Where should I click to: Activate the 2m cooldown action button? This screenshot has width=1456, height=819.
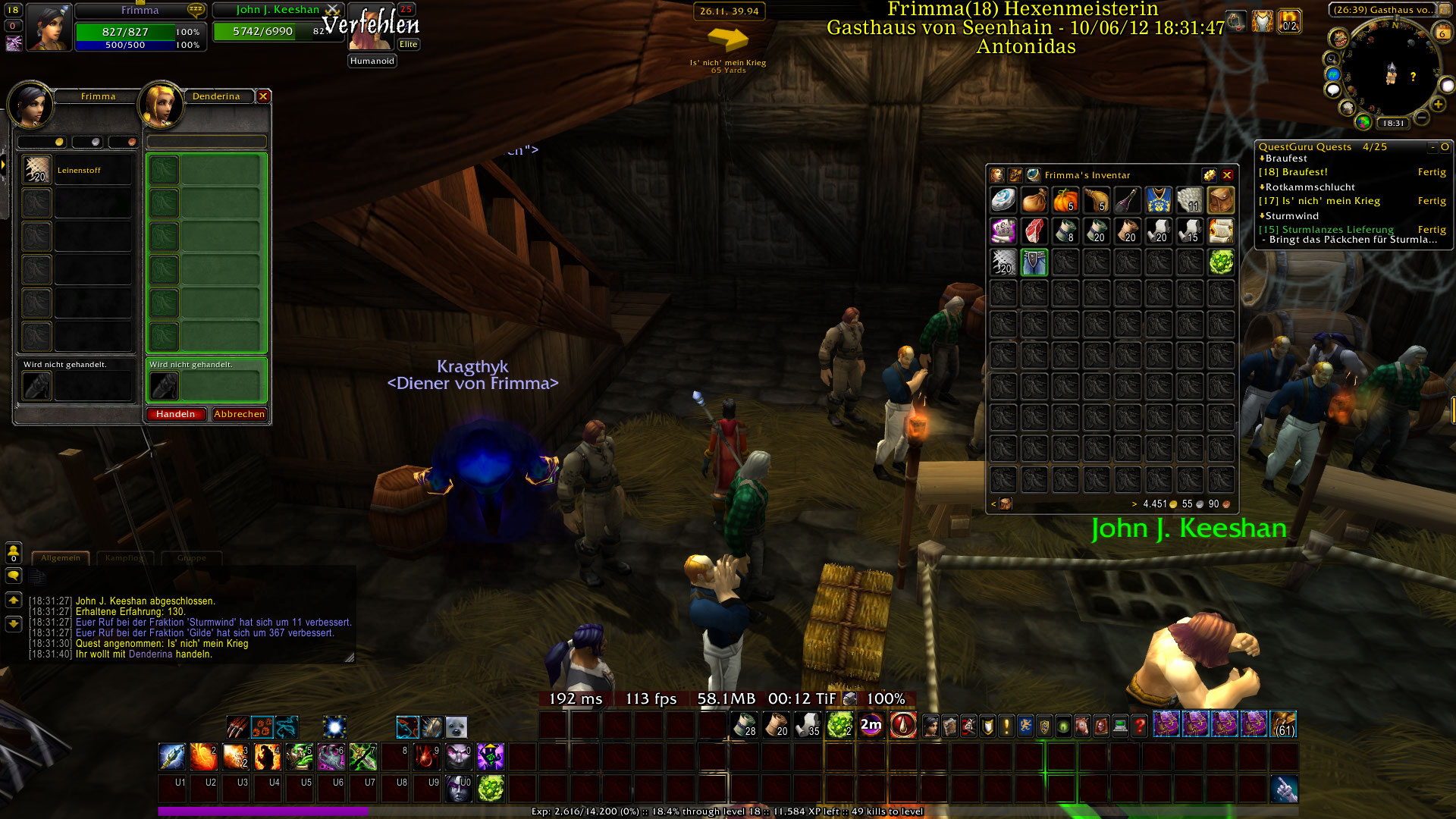click(871, 726)
